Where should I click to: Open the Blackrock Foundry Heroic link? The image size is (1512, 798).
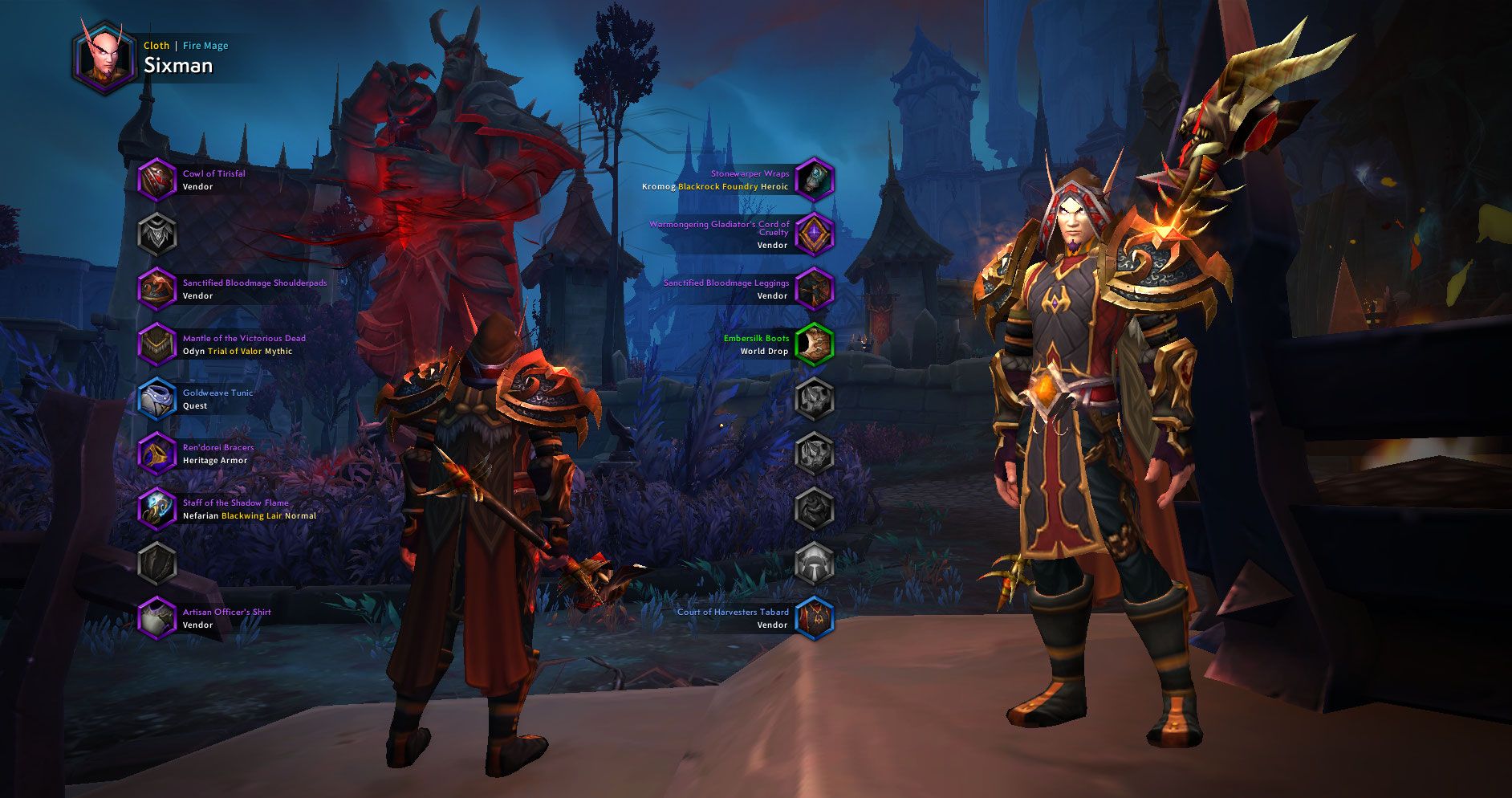(x=717, y=185)
